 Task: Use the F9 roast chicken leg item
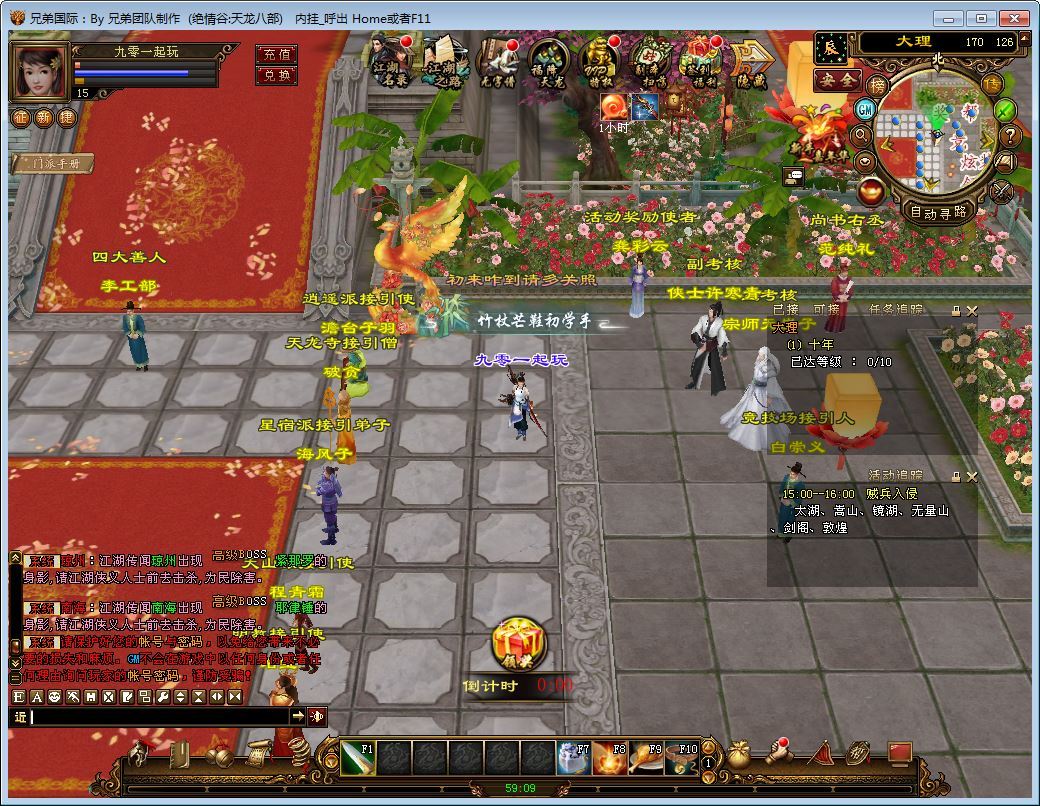pos(646,758)
